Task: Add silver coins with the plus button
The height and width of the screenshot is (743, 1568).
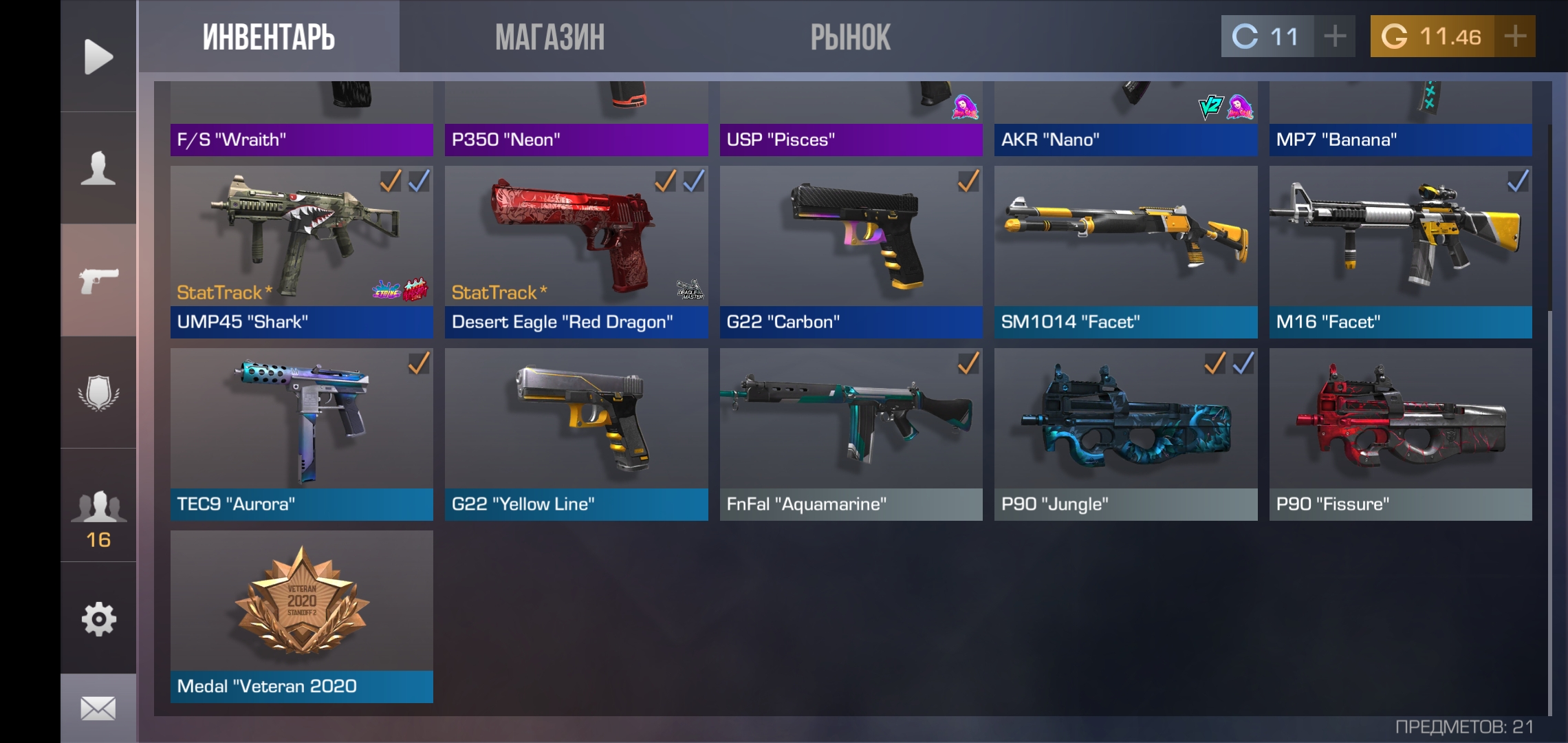Action: click(1334, 36)
